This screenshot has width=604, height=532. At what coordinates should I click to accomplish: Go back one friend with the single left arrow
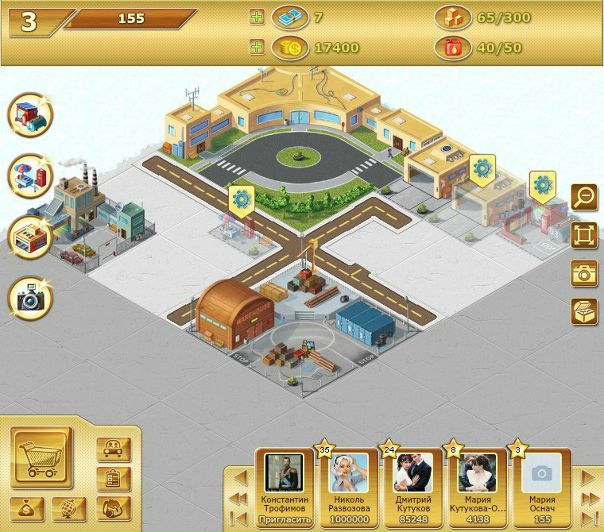pos(240,475)
